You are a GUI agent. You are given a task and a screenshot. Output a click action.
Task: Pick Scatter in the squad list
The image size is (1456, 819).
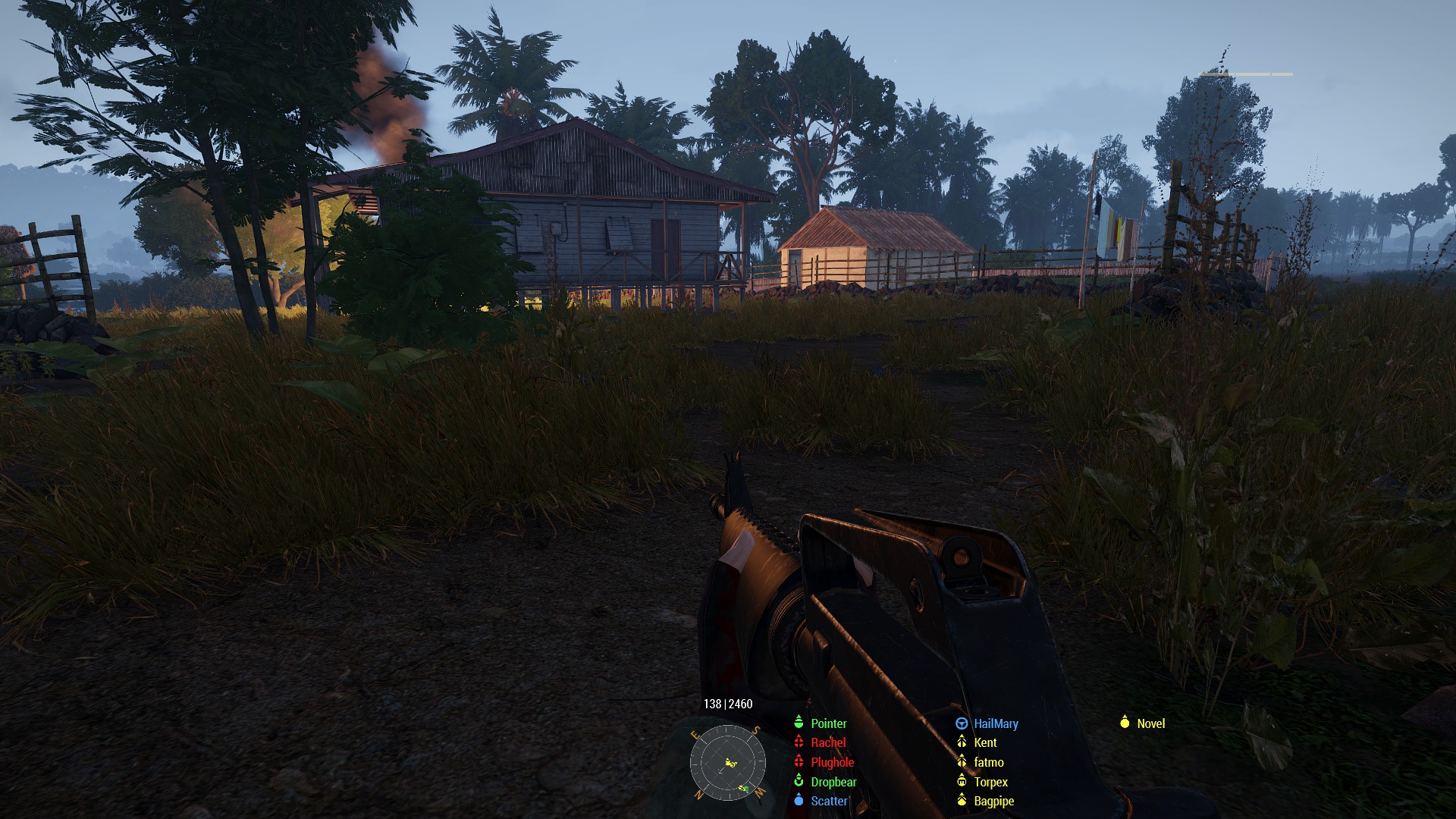(829, 801)
